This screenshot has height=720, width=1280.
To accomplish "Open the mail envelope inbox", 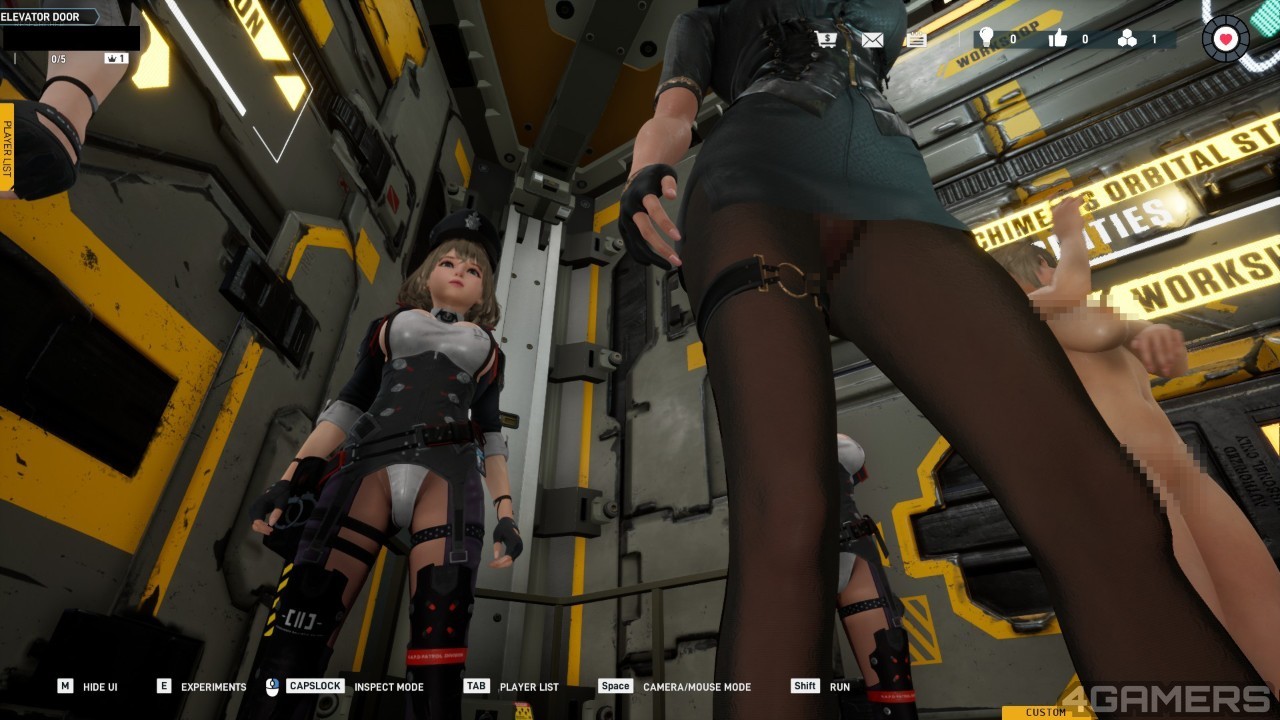I will (872, 39).
